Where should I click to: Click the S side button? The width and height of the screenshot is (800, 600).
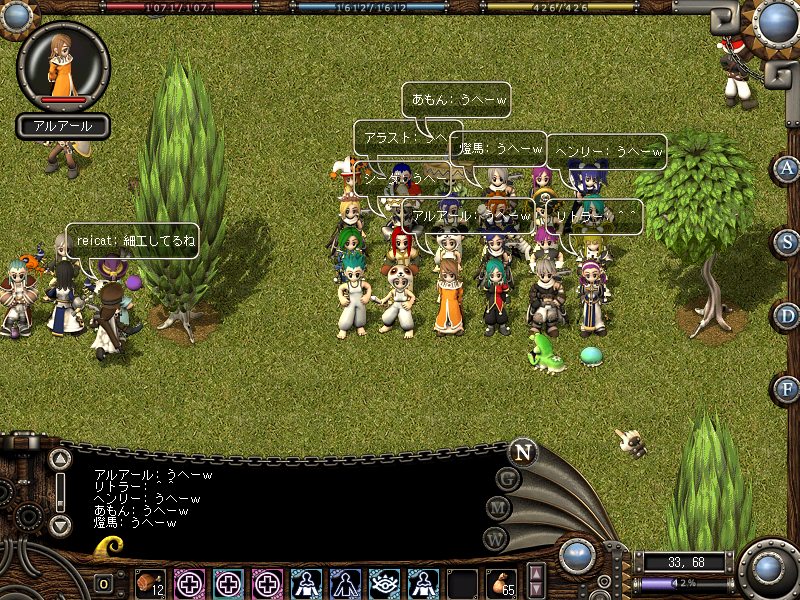click(x=786, y=242)
